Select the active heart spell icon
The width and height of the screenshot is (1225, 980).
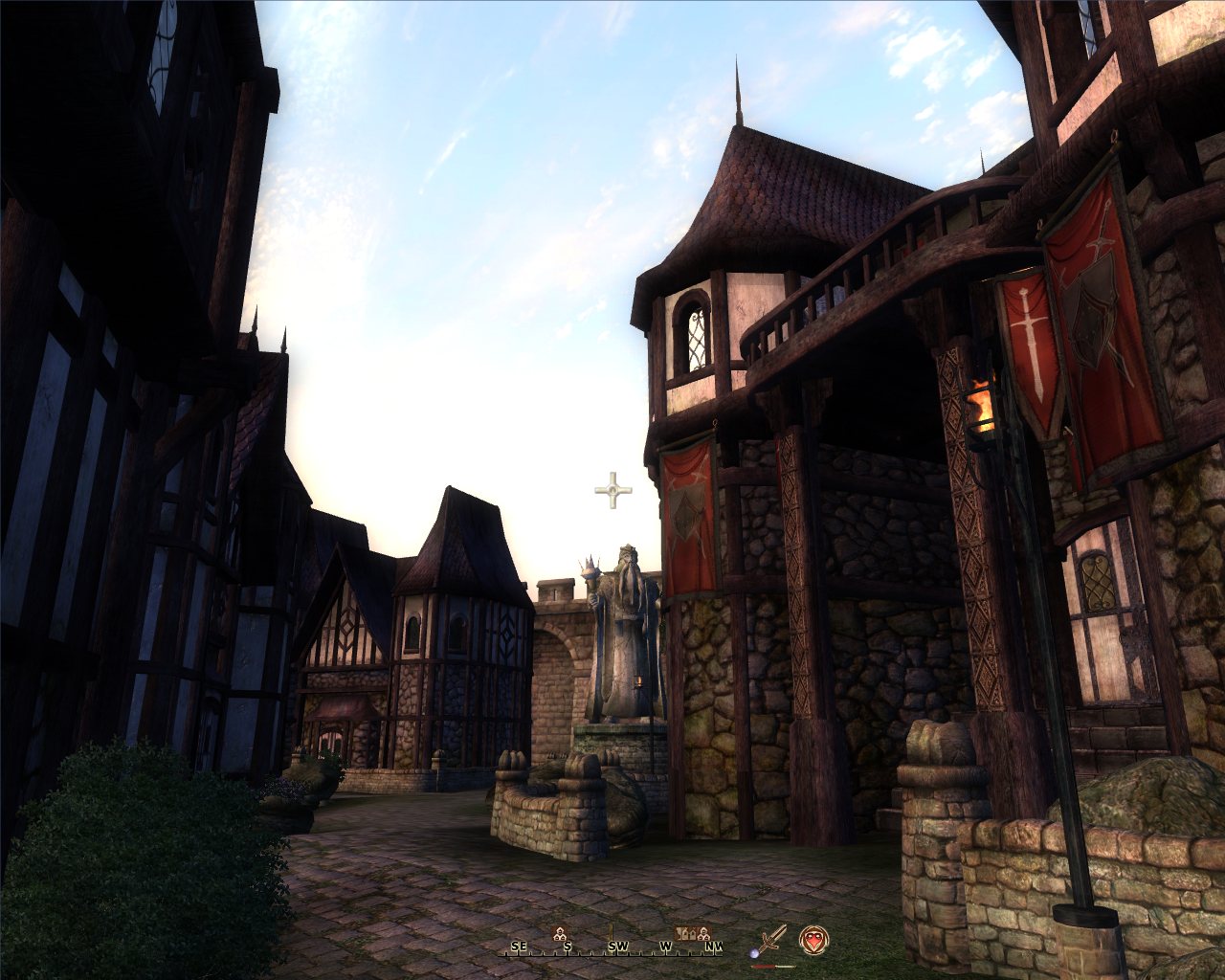tap(813, 940)
